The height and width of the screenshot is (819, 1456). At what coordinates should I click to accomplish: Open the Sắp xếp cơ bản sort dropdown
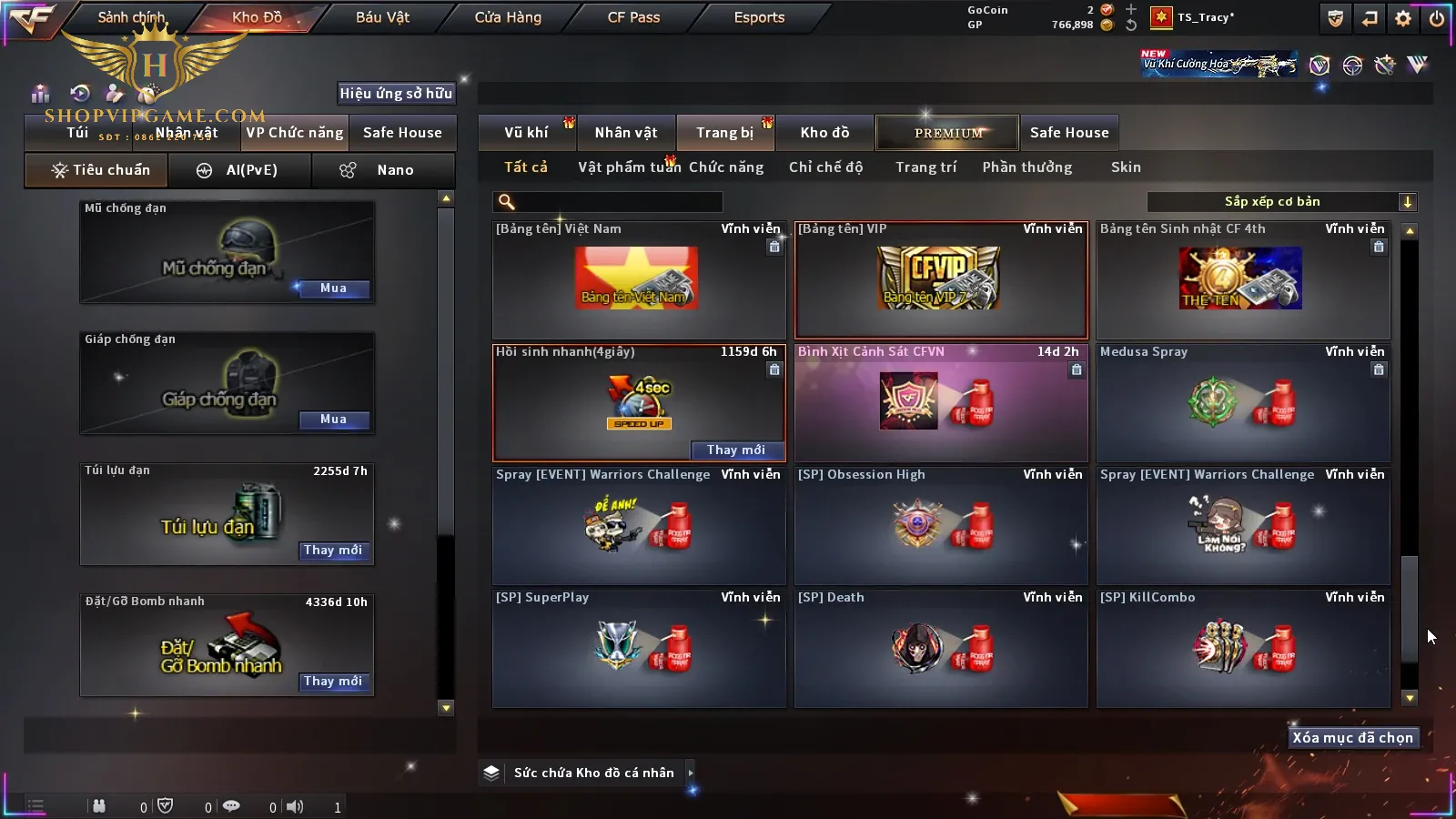click(x=1281, y=202)
